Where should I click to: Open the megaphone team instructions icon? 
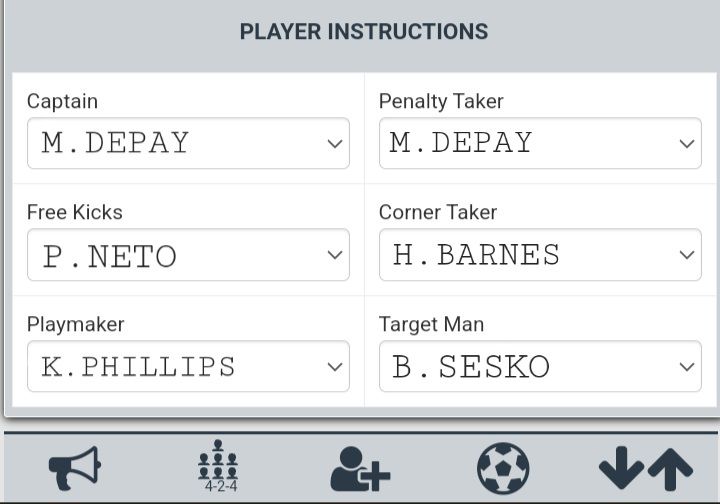[x=75, y=468]
